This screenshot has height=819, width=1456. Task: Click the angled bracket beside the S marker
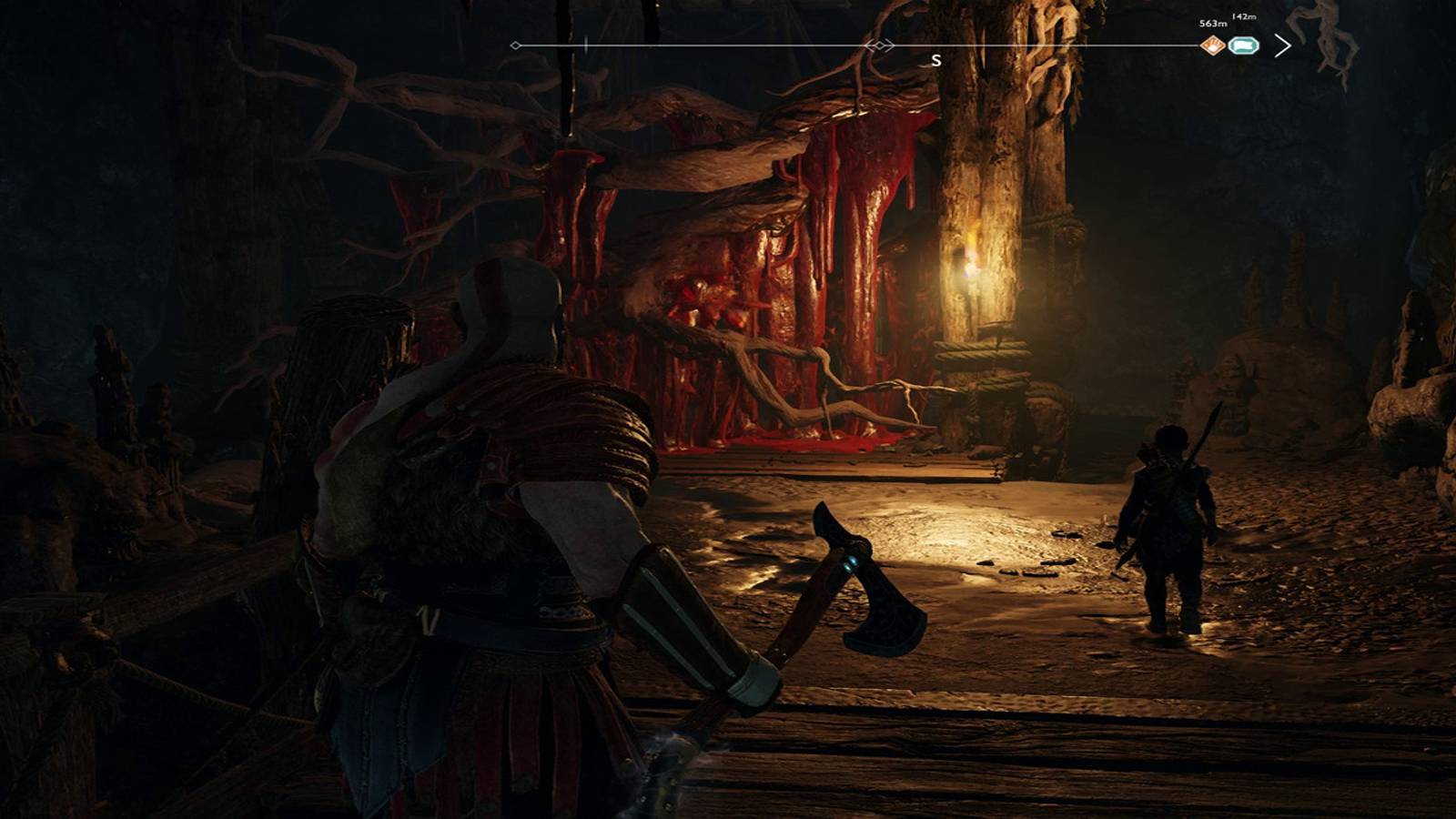tap(890, 45)
